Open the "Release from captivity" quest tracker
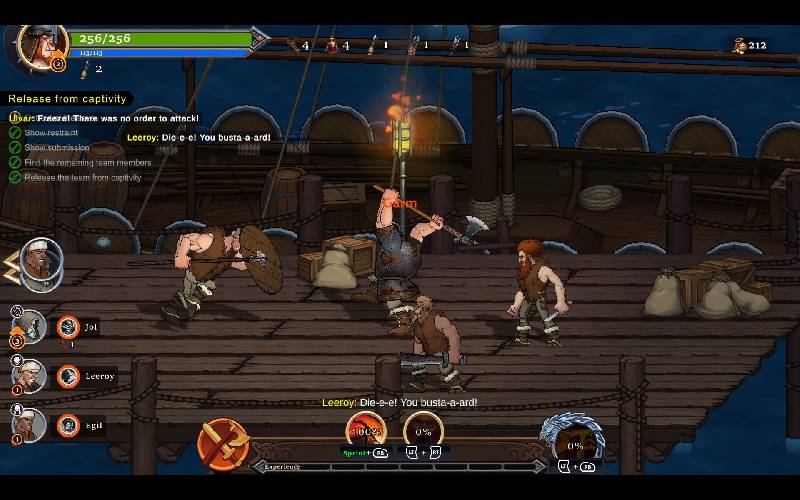Image resolution: width=800 pixels, height=500 pixels. click(68, 99)
